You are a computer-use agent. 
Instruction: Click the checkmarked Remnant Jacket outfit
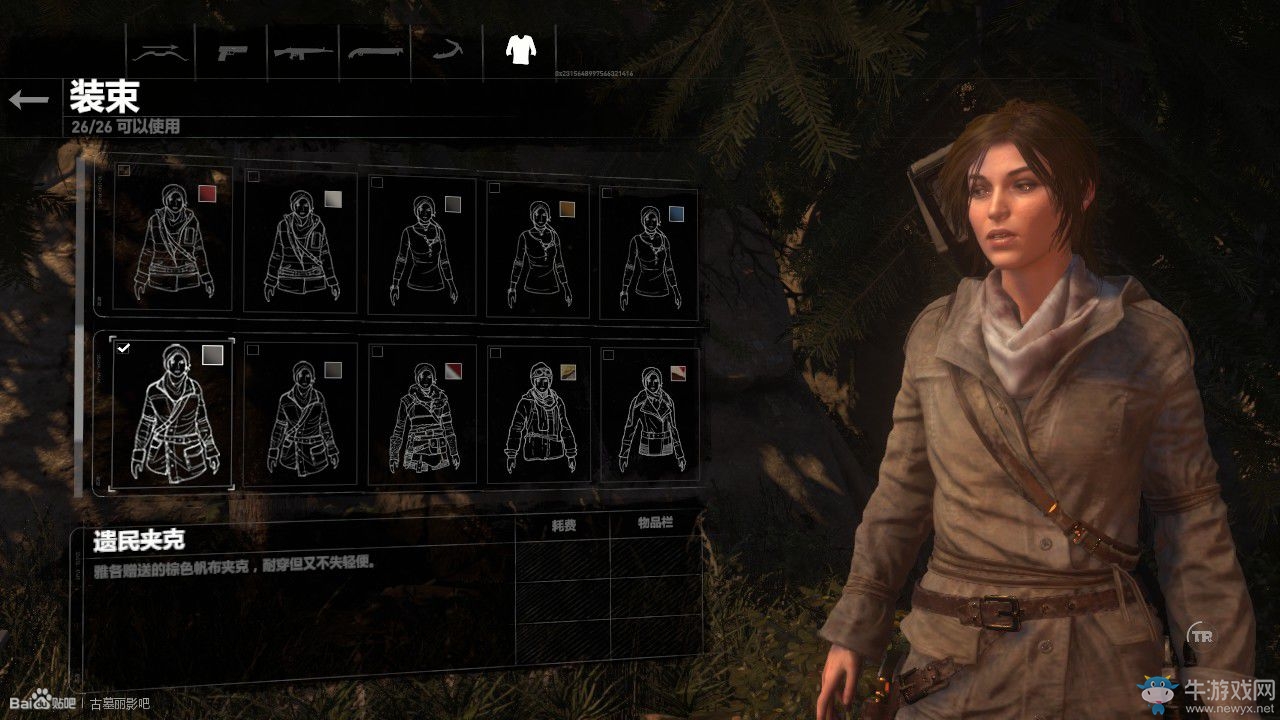coord(172,415)
